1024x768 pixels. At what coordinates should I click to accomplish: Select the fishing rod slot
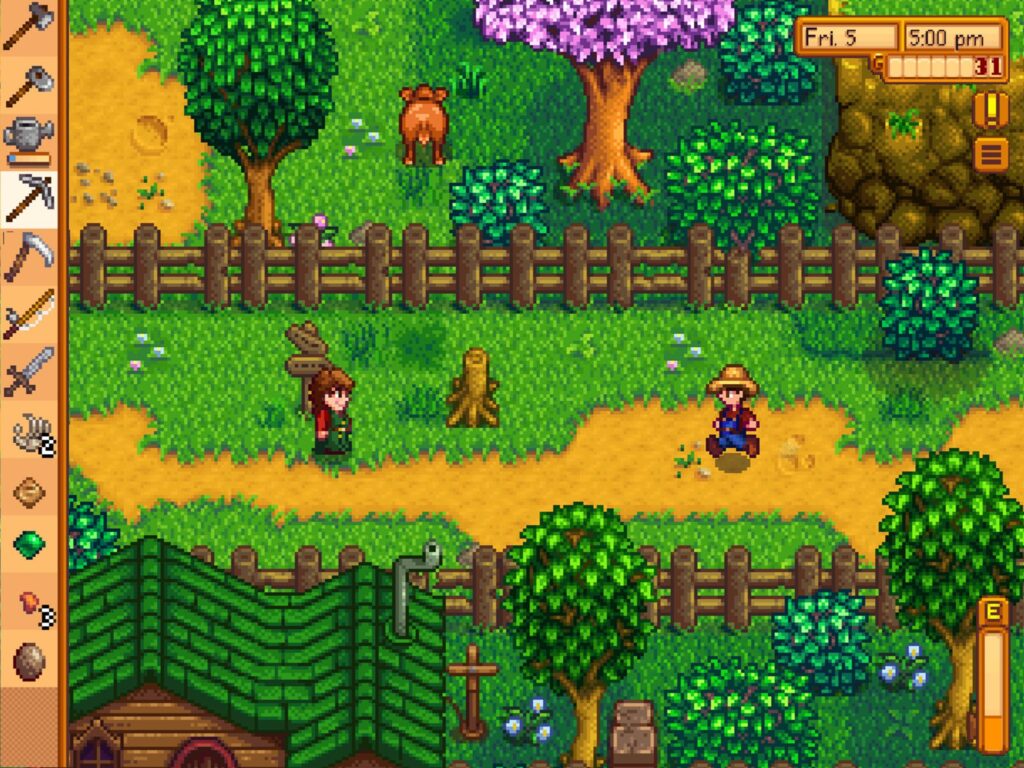point(28,314)
